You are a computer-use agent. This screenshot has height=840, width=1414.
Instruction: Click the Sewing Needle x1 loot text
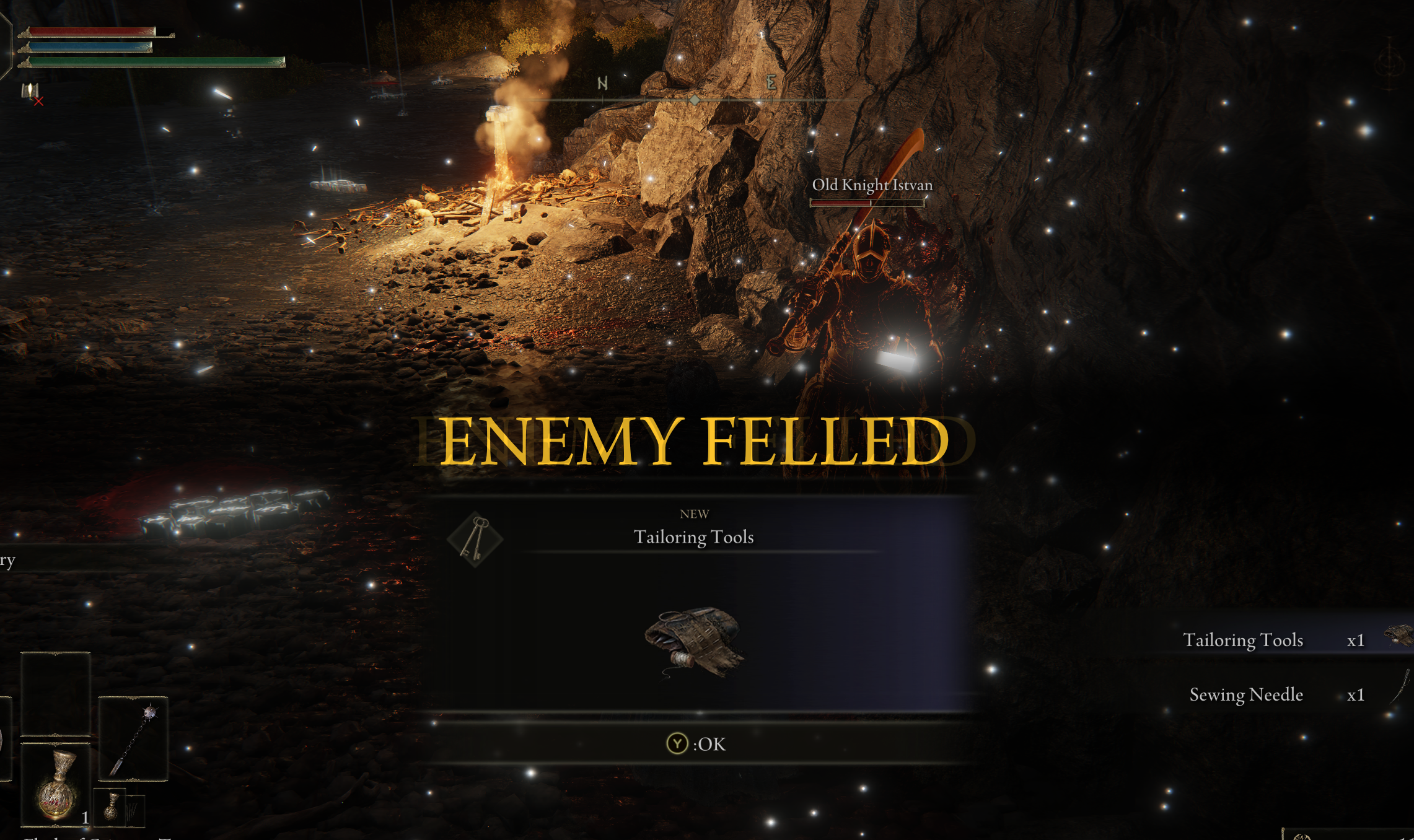click(x=1246, y=694)
